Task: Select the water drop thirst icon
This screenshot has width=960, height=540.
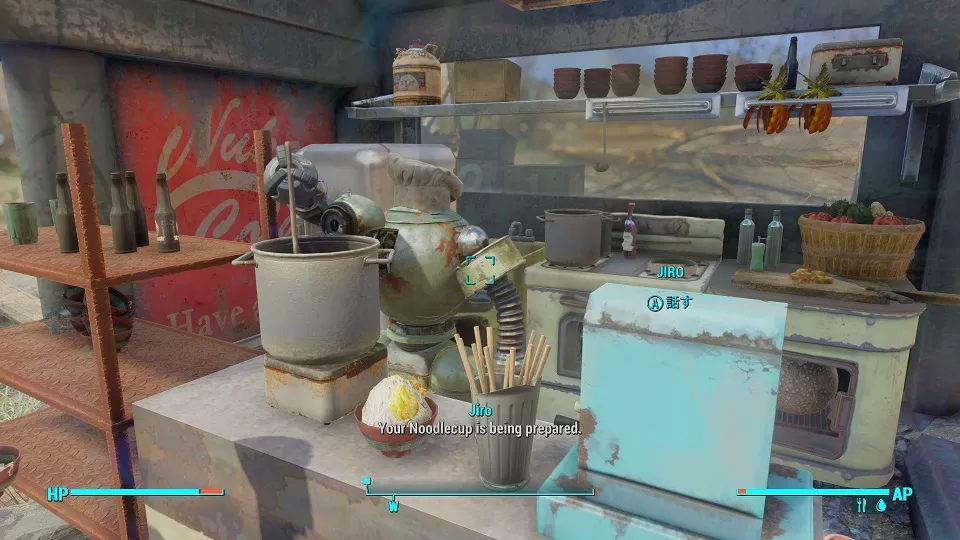Action: (x=880, y=506)
